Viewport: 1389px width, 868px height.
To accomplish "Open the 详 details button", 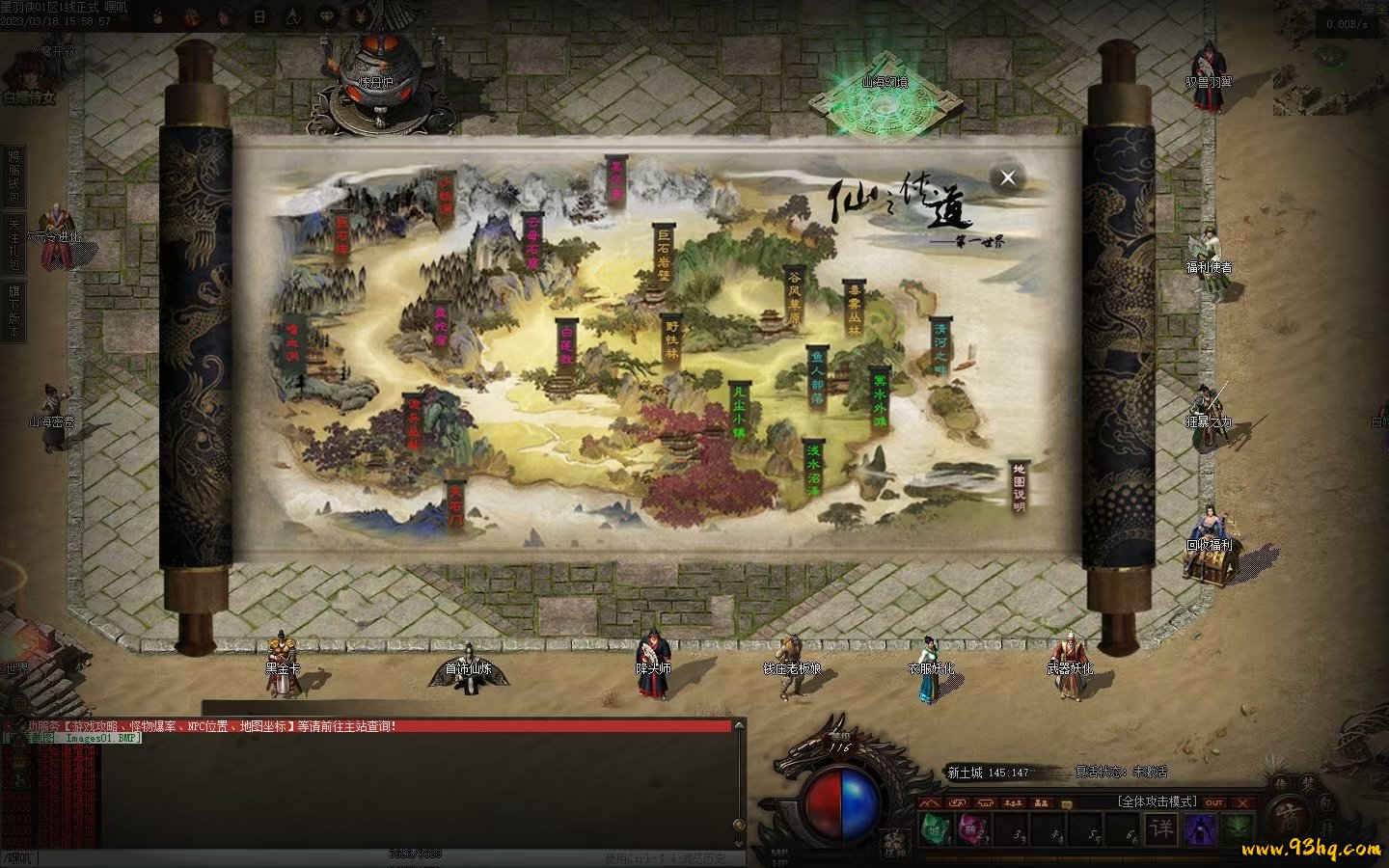I will tap(1162, 828).
